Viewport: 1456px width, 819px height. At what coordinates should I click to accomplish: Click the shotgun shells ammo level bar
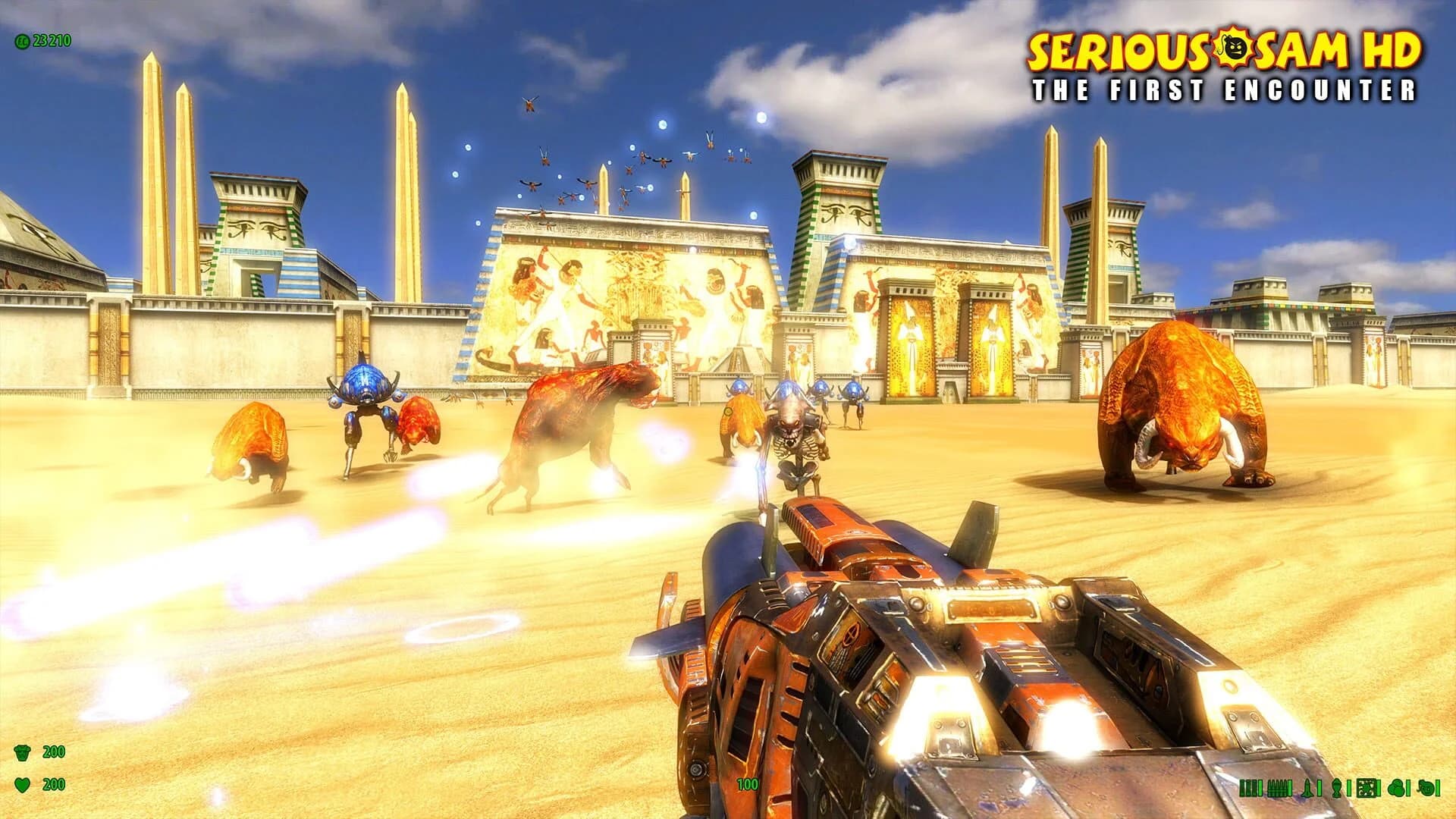tap(1260, 787)
